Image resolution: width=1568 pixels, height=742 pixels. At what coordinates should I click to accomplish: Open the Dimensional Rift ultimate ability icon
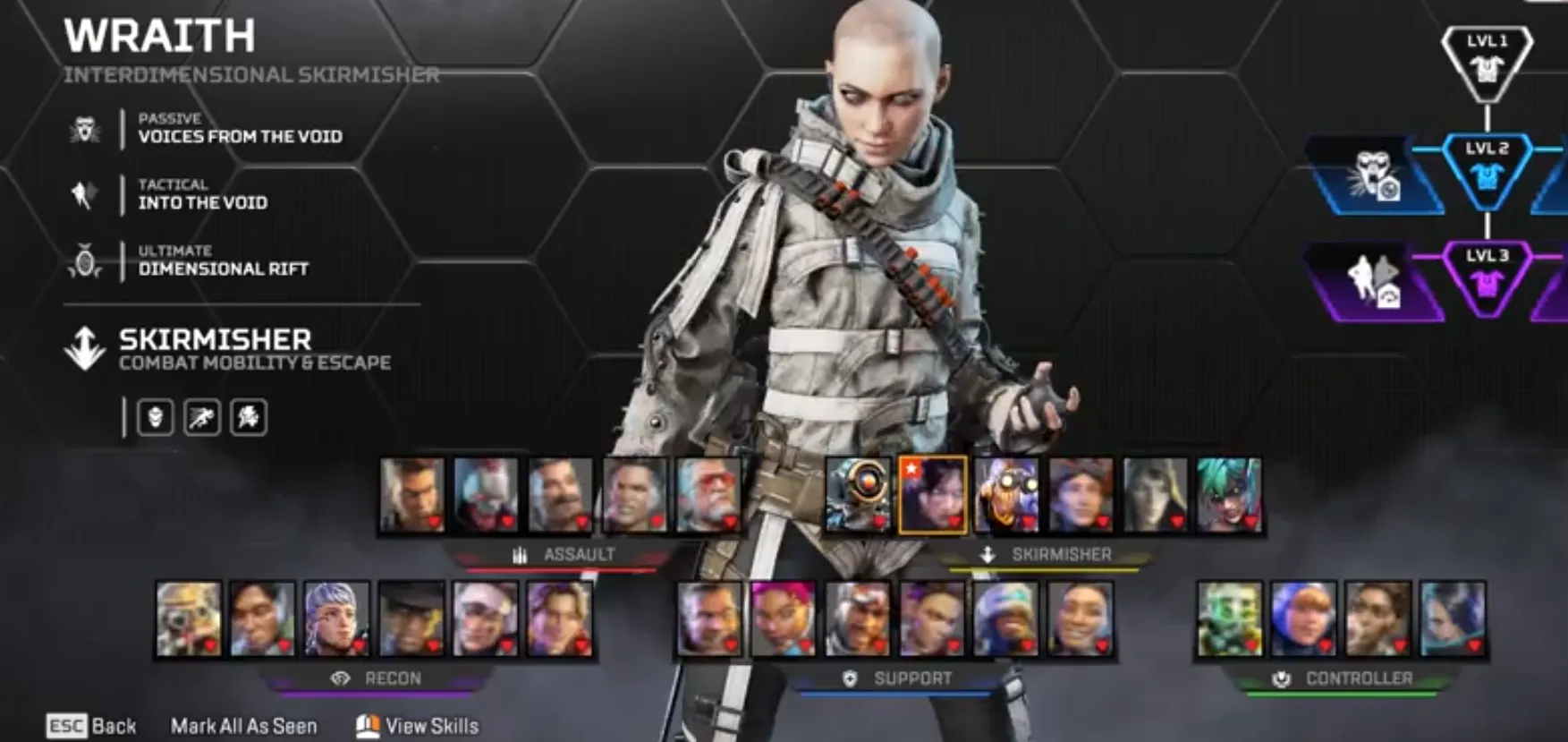(85, 260)
